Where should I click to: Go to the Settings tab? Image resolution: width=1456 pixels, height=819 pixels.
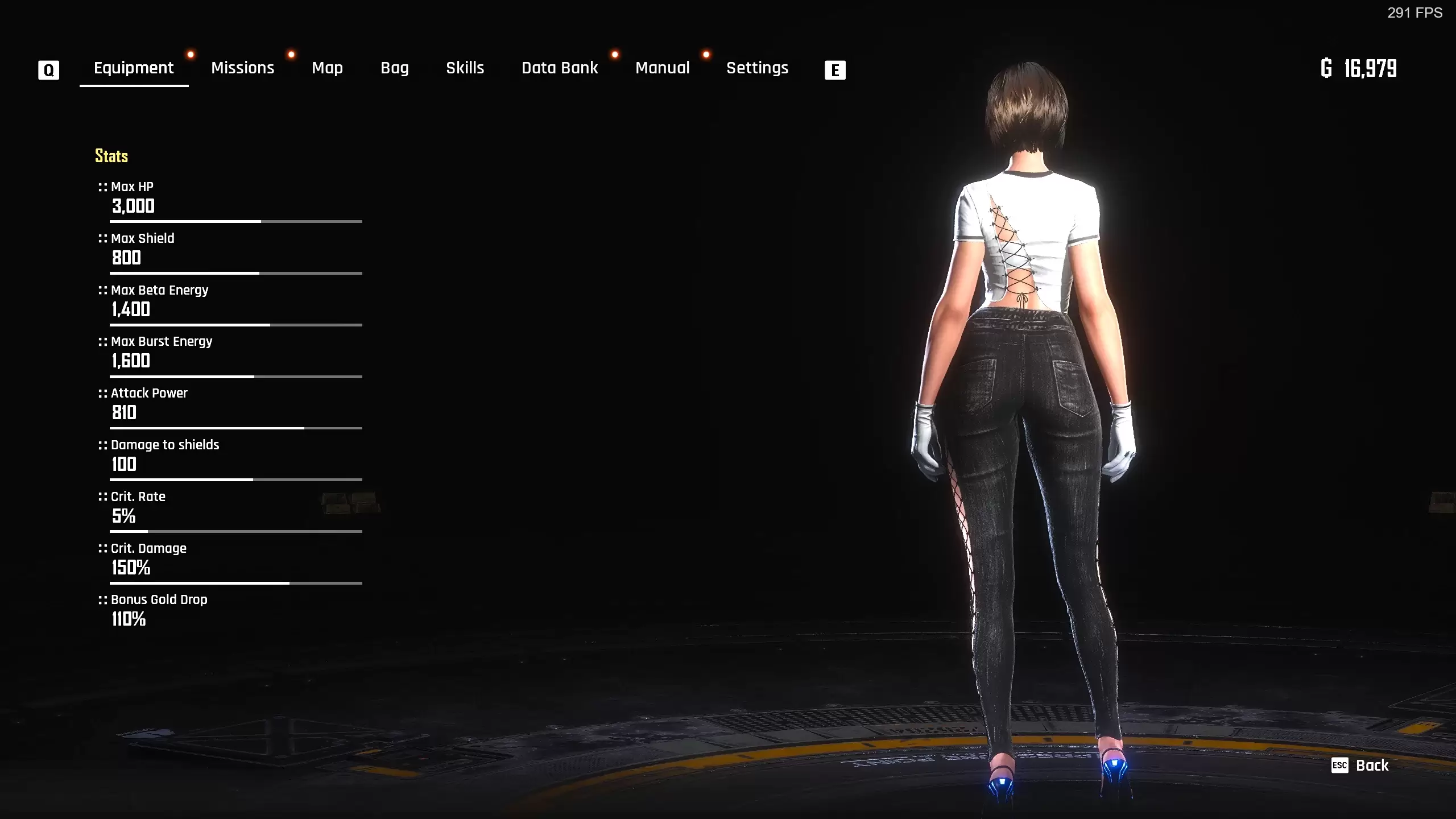(x=757, y=68)
